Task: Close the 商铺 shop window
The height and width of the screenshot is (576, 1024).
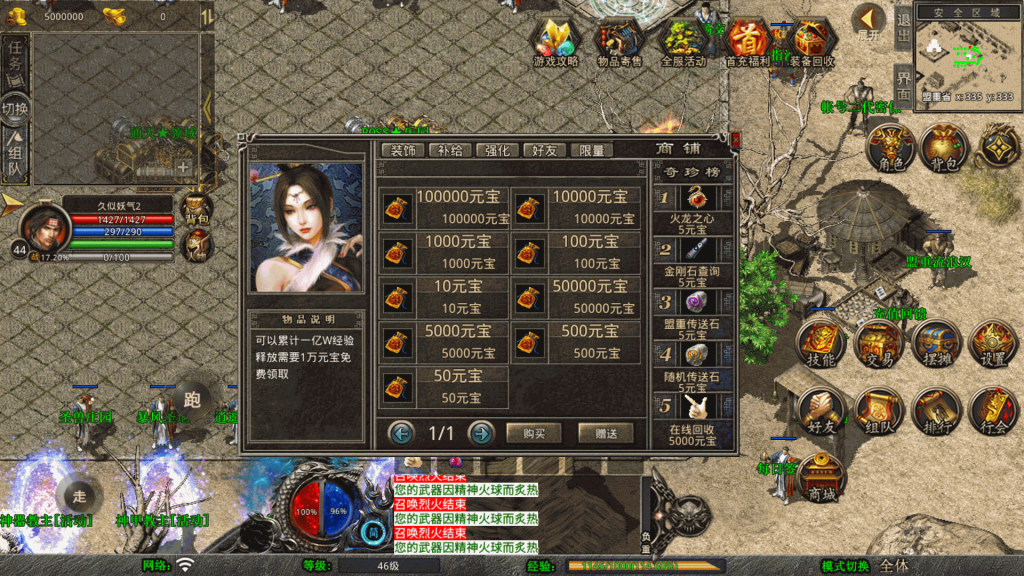Action: click(x=736, y=139)
